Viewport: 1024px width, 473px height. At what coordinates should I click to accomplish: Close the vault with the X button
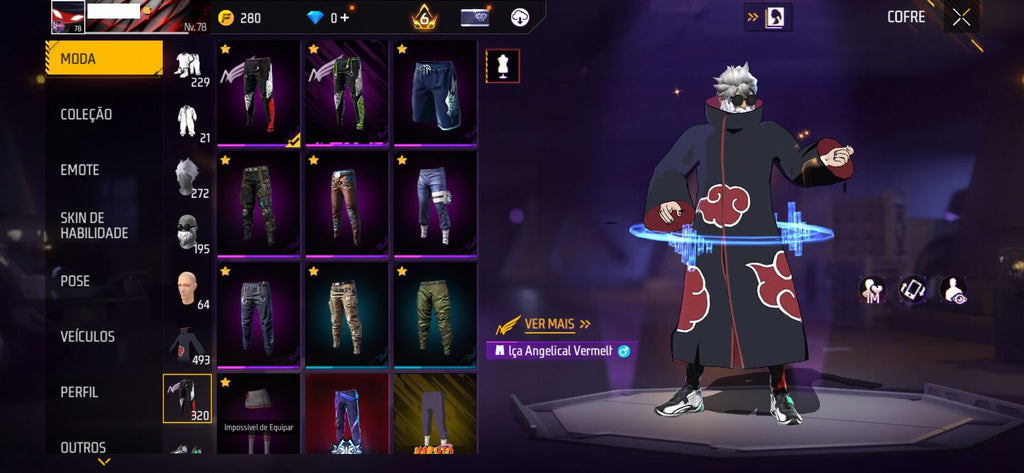(x=961, y=17)
